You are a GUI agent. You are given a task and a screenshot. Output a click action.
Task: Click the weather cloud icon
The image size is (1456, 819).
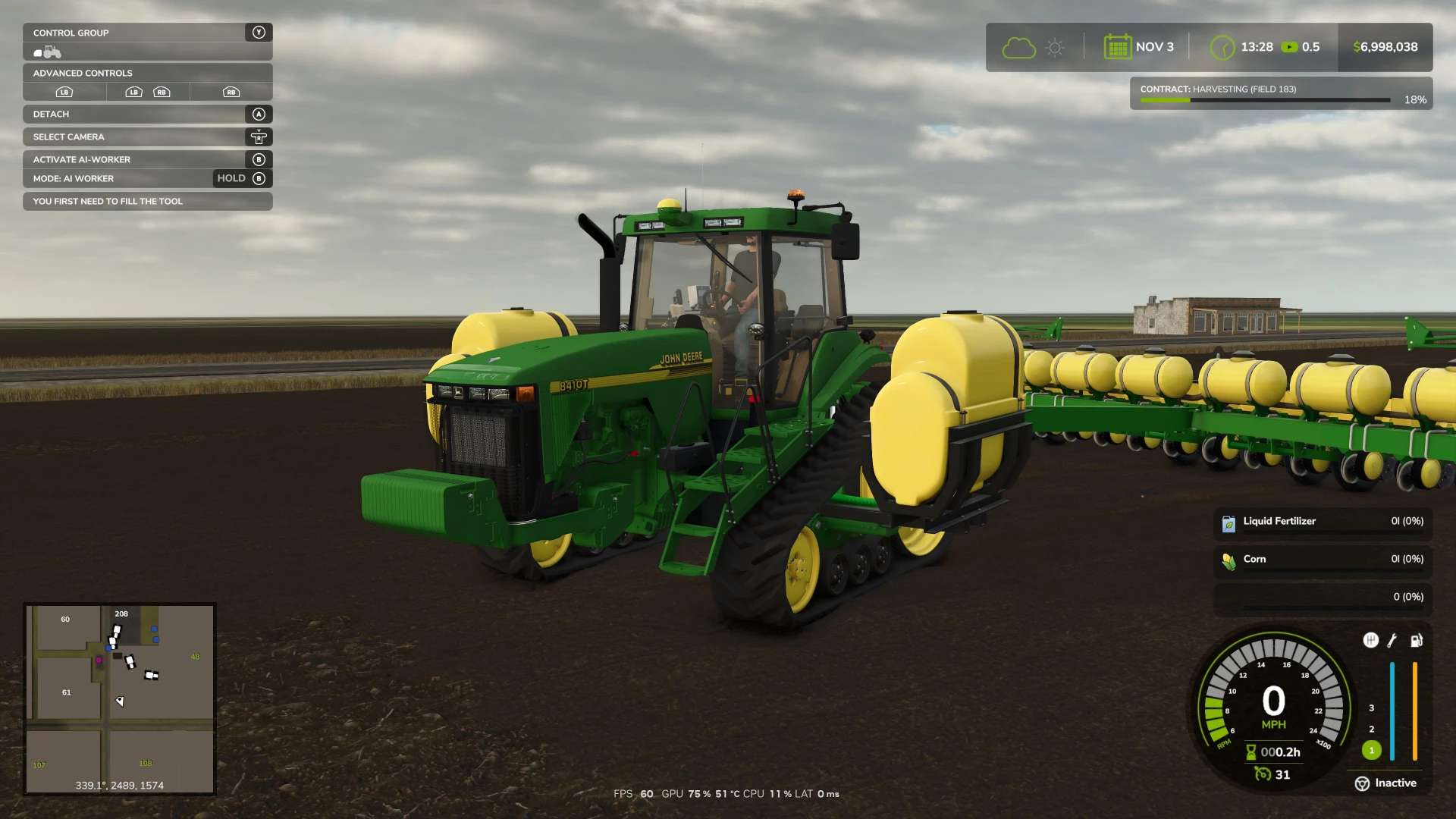[x=1018, y=47]
